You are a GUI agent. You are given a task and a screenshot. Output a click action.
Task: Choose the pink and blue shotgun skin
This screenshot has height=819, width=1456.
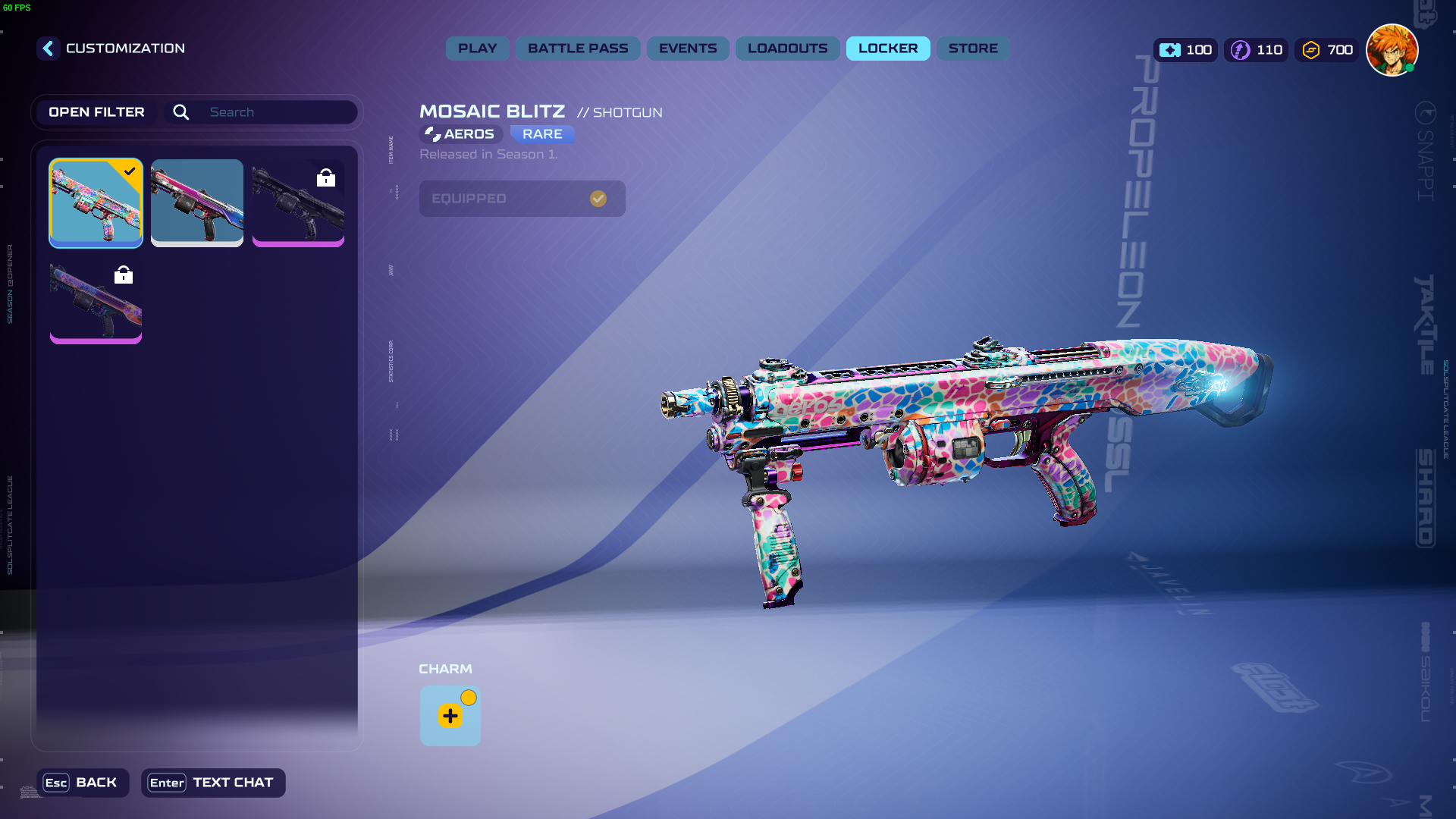(x=196, y=202)
